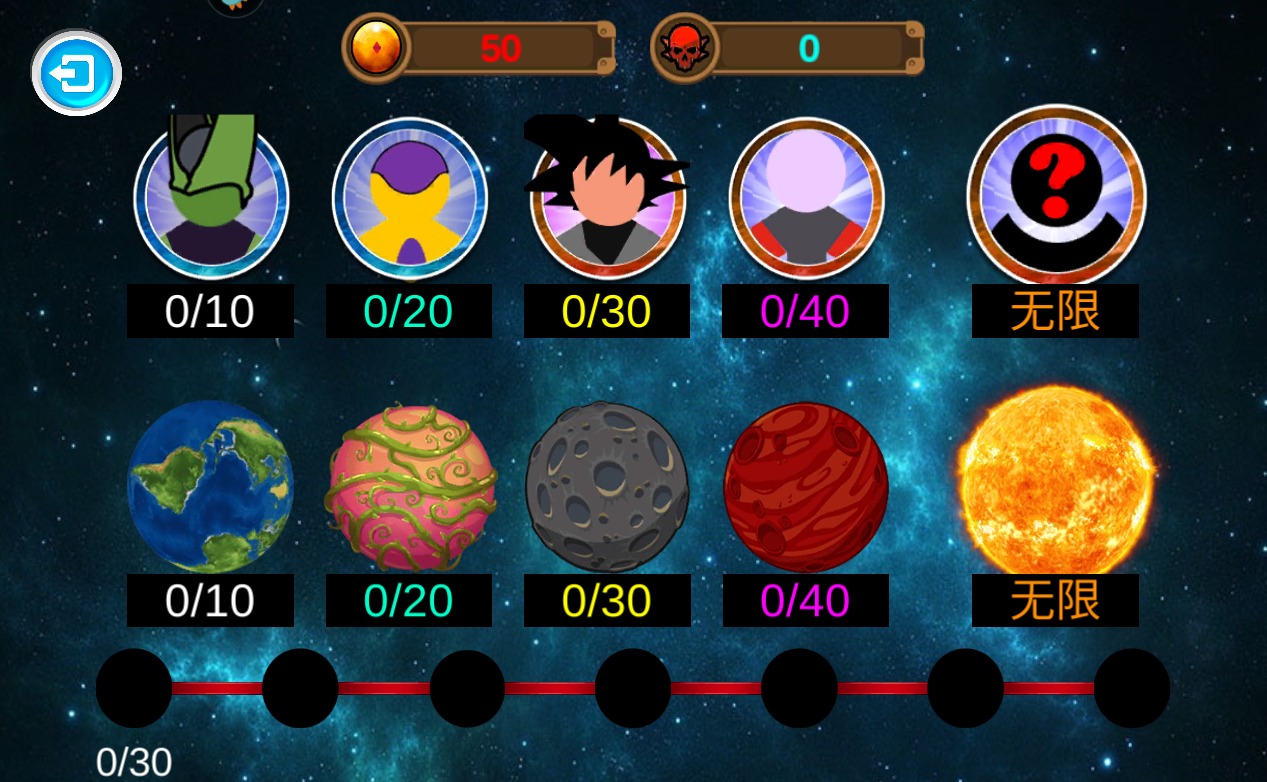Select the blue and green Earth planet
Viewport: 1267px width, 782px height.
pos(210,486)
